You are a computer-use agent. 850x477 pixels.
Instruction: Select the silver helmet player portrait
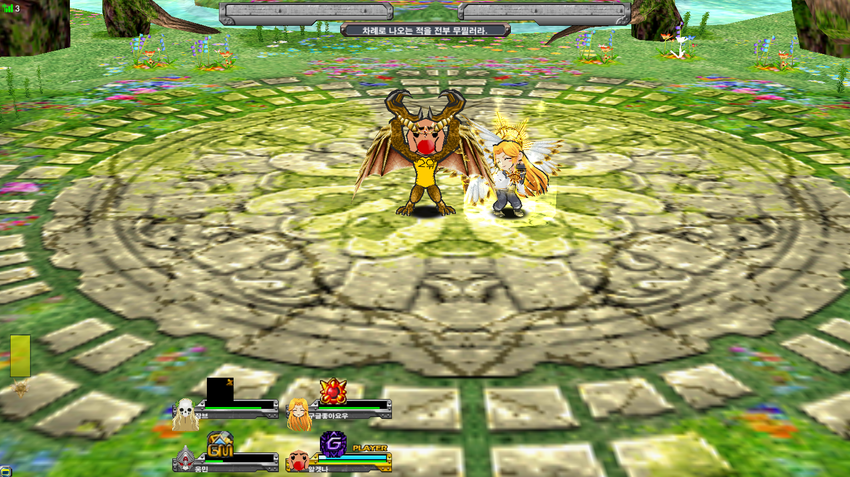185,460
